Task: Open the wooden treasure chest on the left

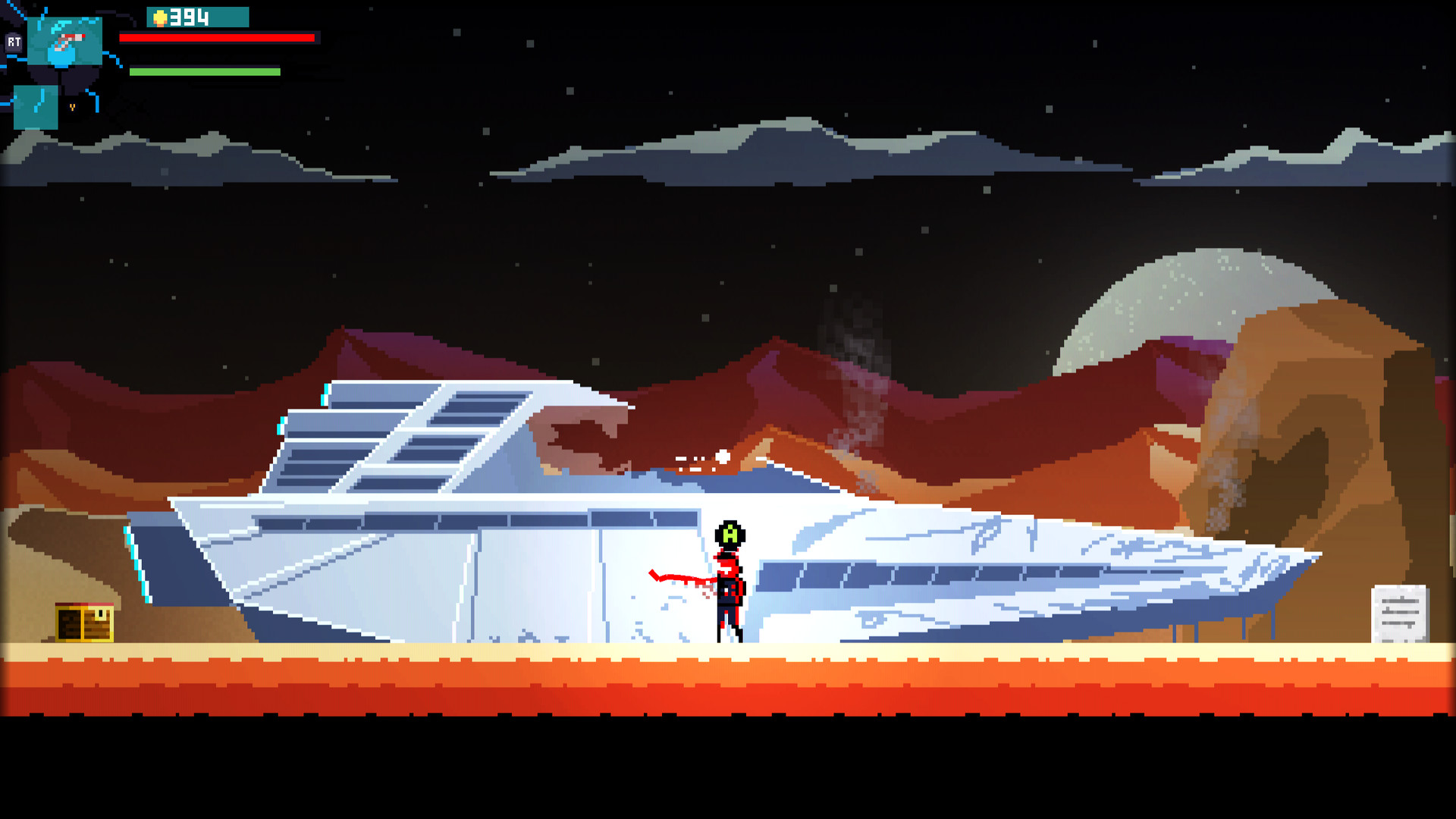Action: click(83, 623)
